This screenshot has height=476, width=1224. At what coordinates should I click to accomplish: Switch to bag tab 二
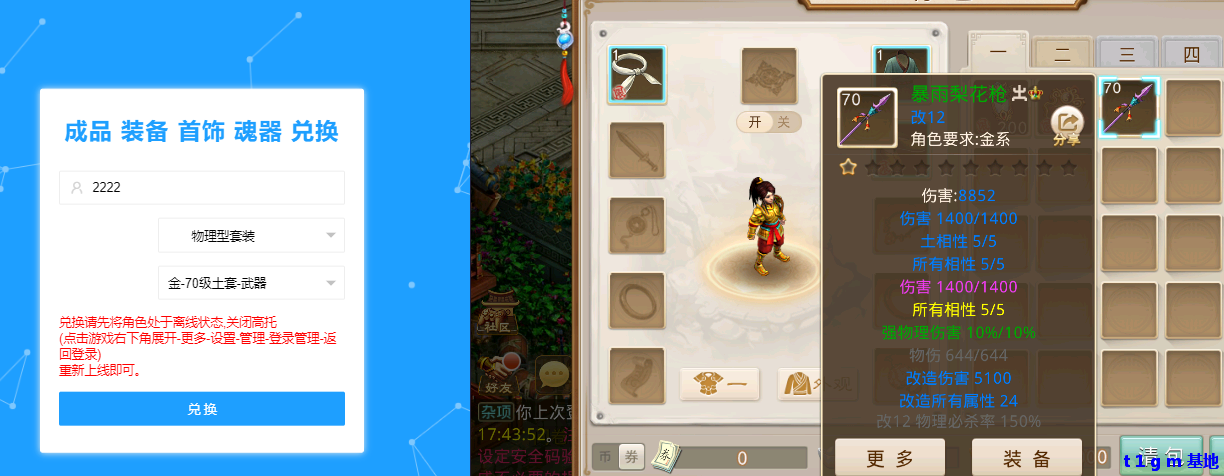point(1061,54)
